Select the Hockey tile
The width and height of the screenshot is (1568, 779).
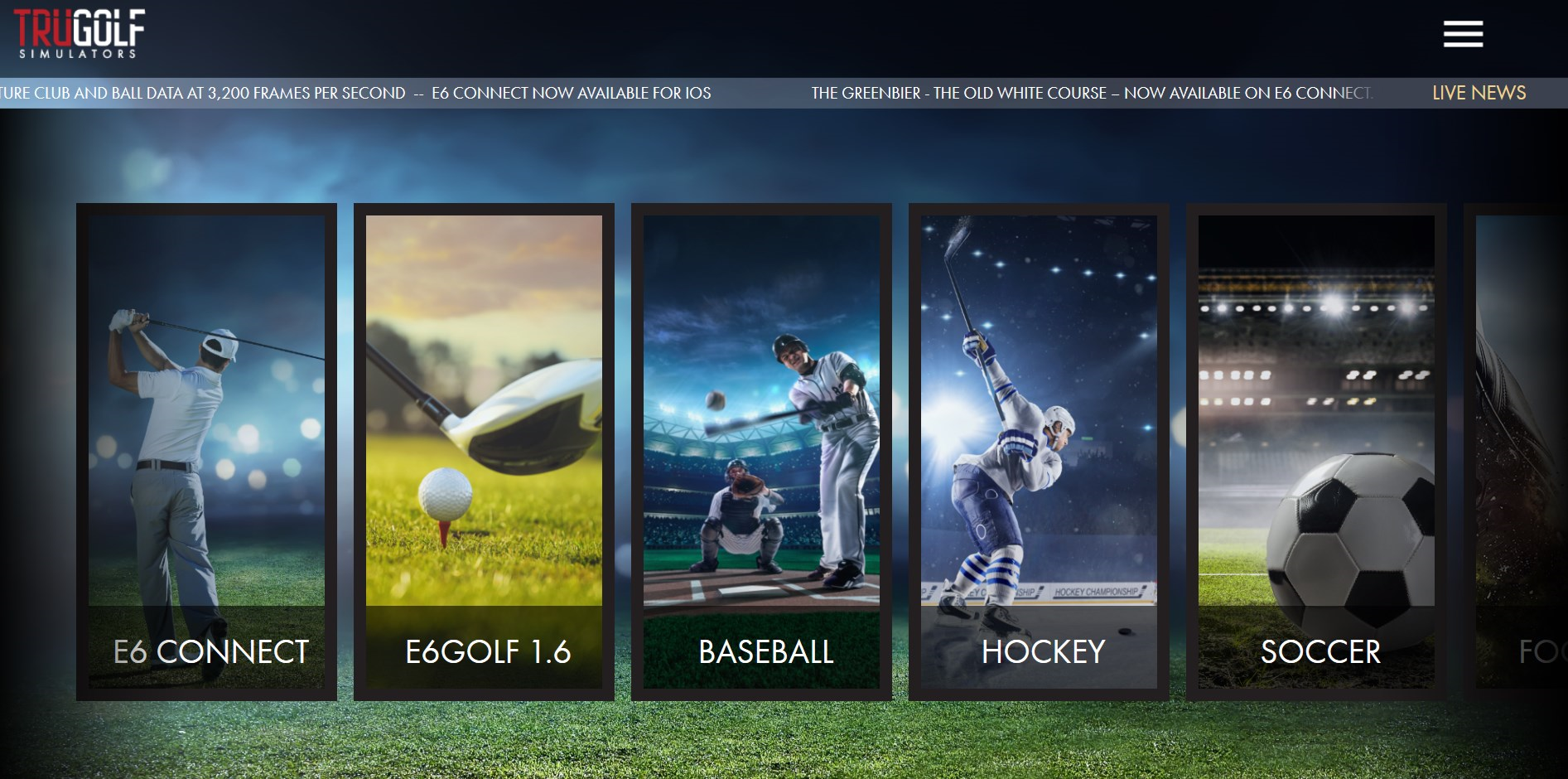1039,452
